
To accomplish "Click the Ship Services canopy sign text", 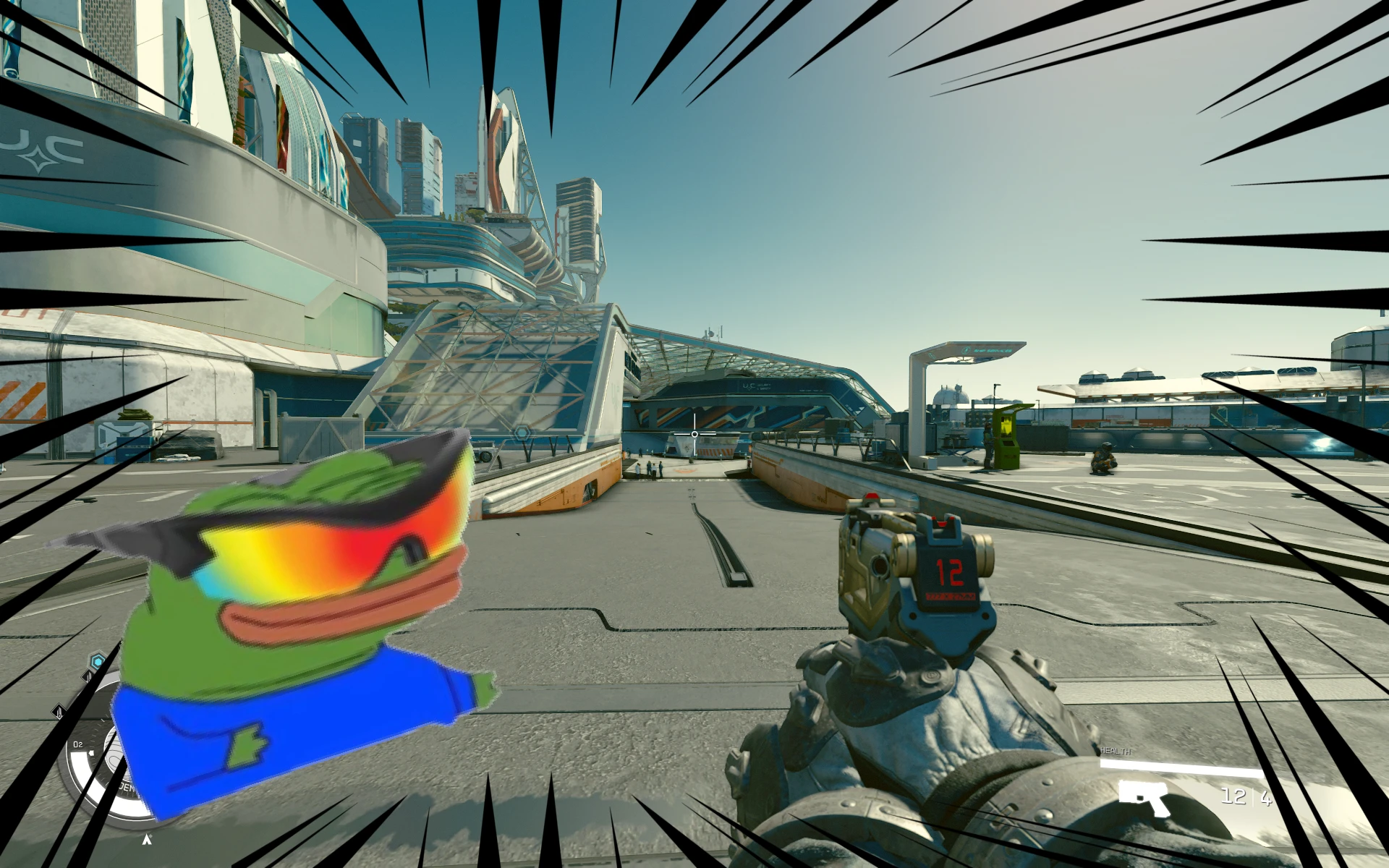I will [x=993, y=351].
